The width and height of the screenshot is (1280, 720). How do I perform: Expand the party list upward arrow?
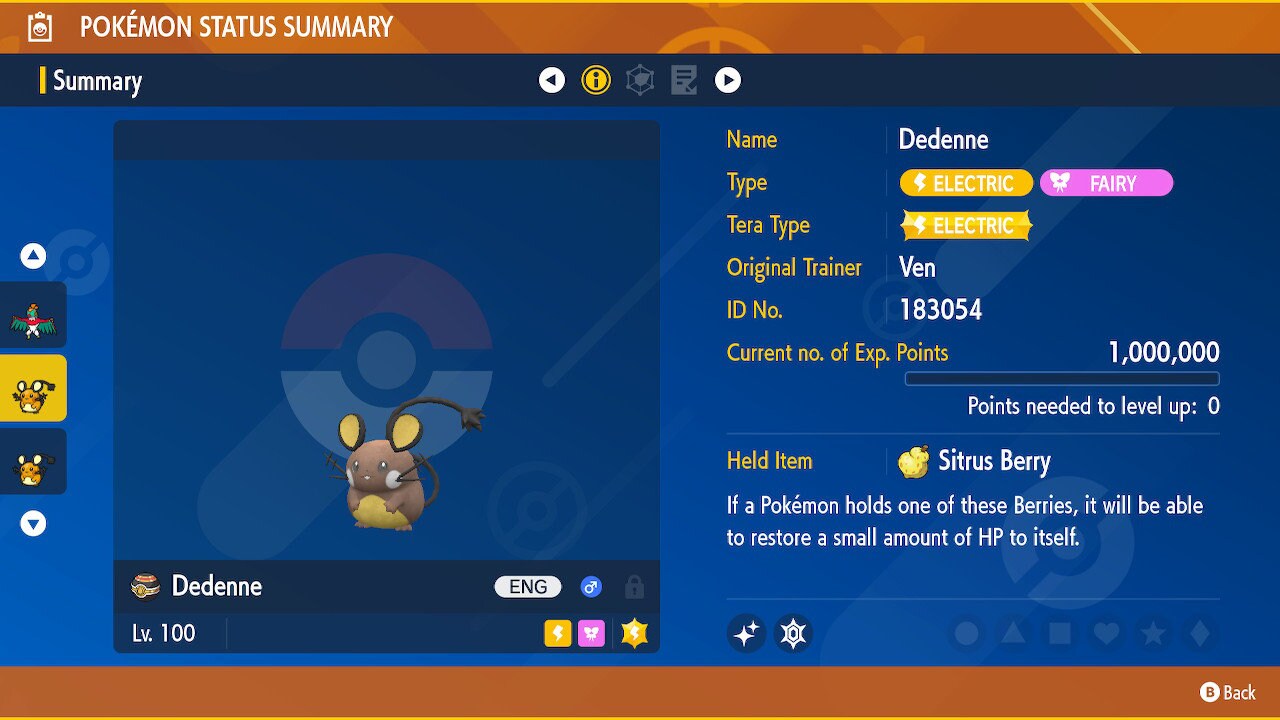tap(33, 256)
